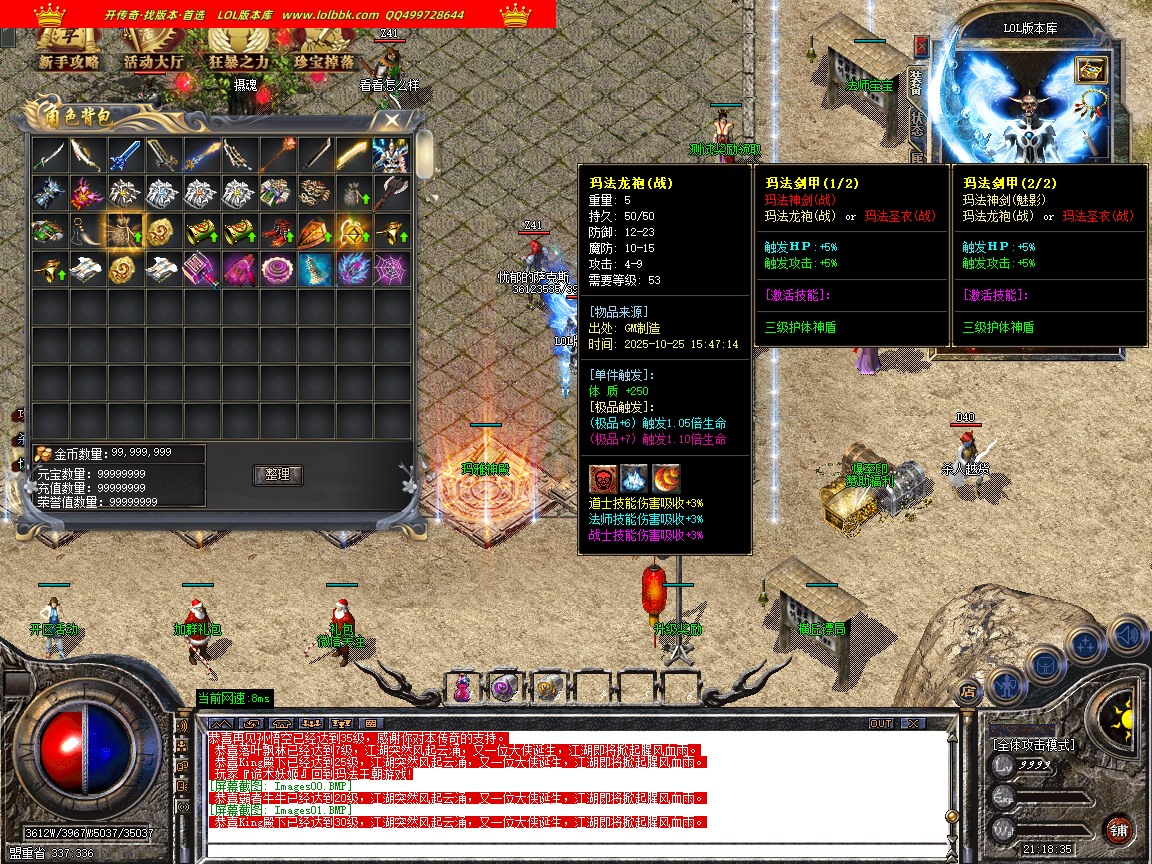The image size is (1152, 864).
Task: Open the 狂暴之力 menu
Action: [x=238, y=61]
